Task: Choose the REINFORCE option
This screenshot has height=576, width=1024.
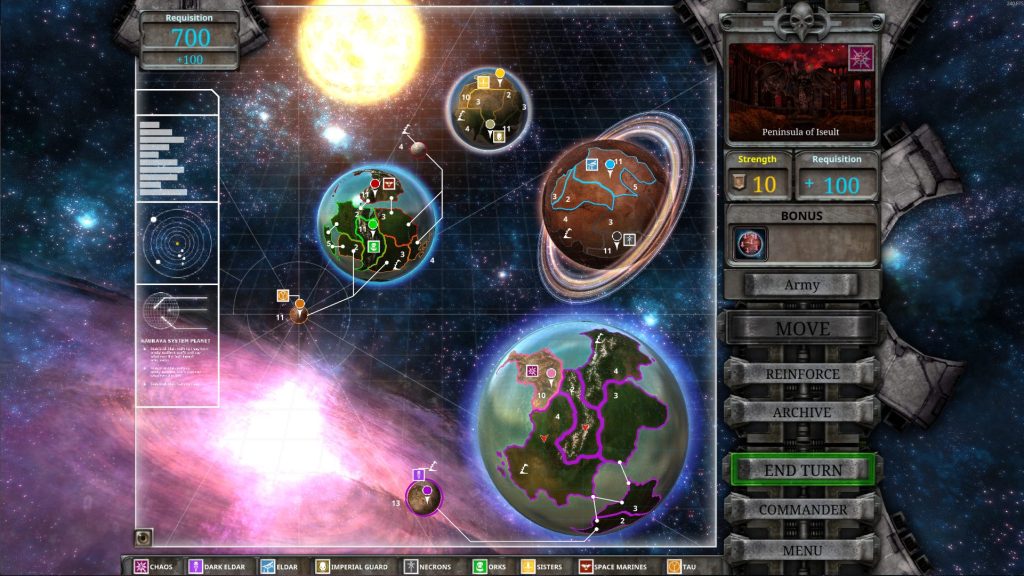Action: [x=802, y=374]
